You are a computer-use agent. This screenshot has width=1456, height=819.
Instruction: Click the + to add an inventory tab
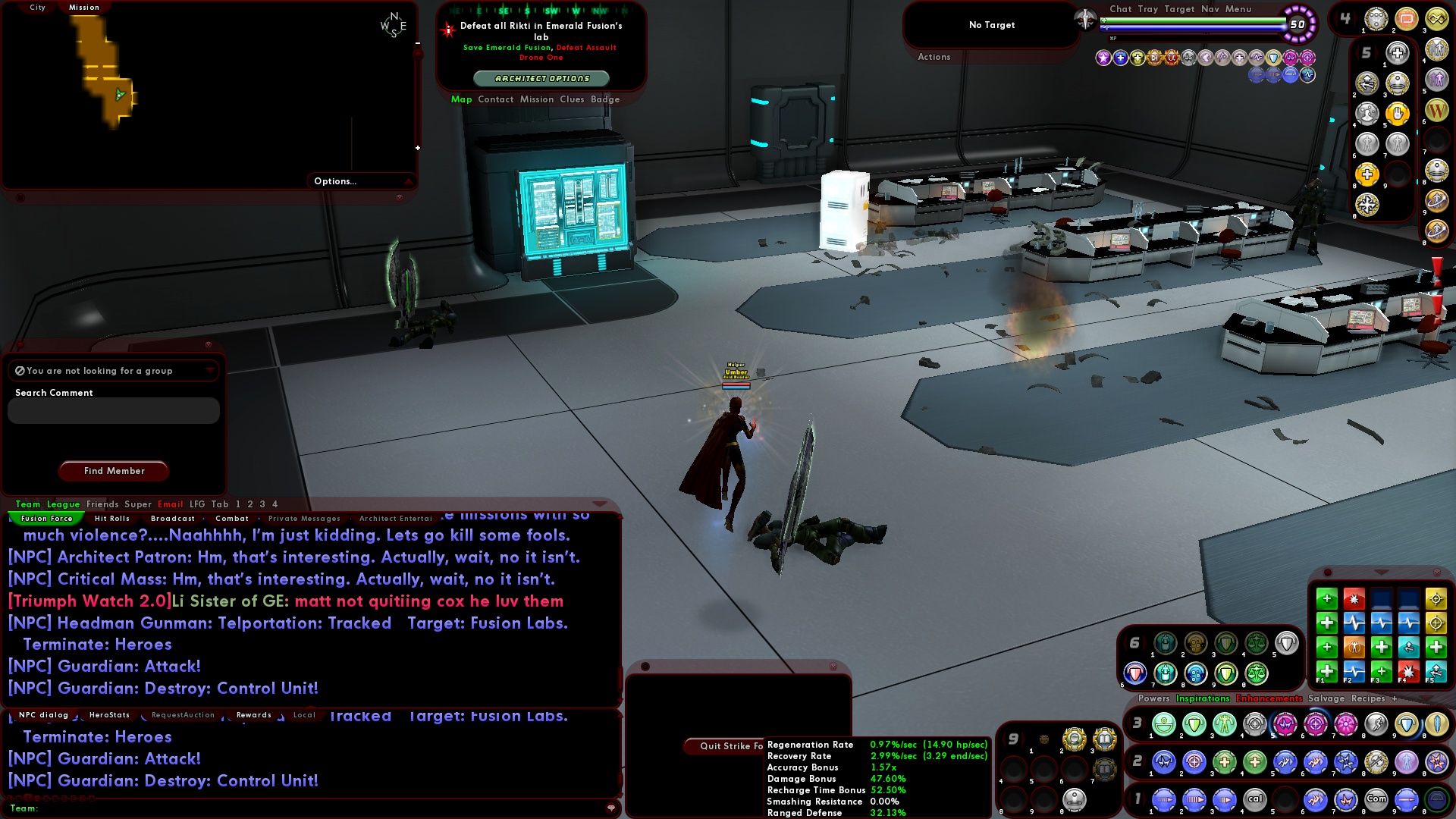point(1395,698)
